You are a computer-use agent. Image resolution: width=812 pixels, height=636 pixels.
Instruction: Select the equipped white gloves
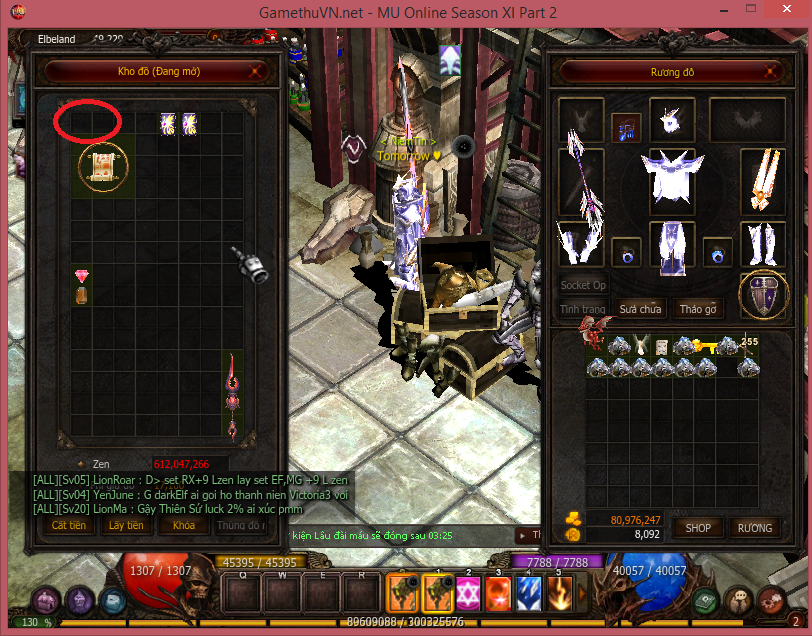(x=581, y=244)
